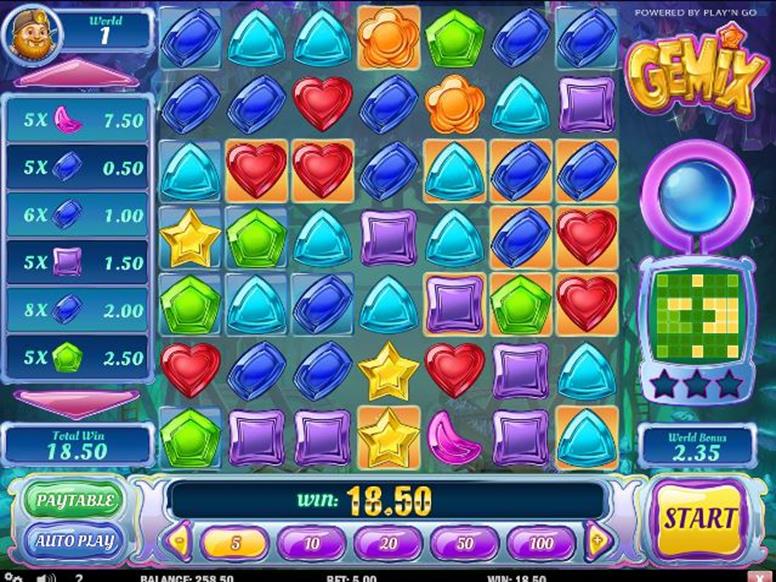The height and width of the screenshot is (582, 776).
Task: Increase bet with the plus arrow
Action: tap(598, 542)
